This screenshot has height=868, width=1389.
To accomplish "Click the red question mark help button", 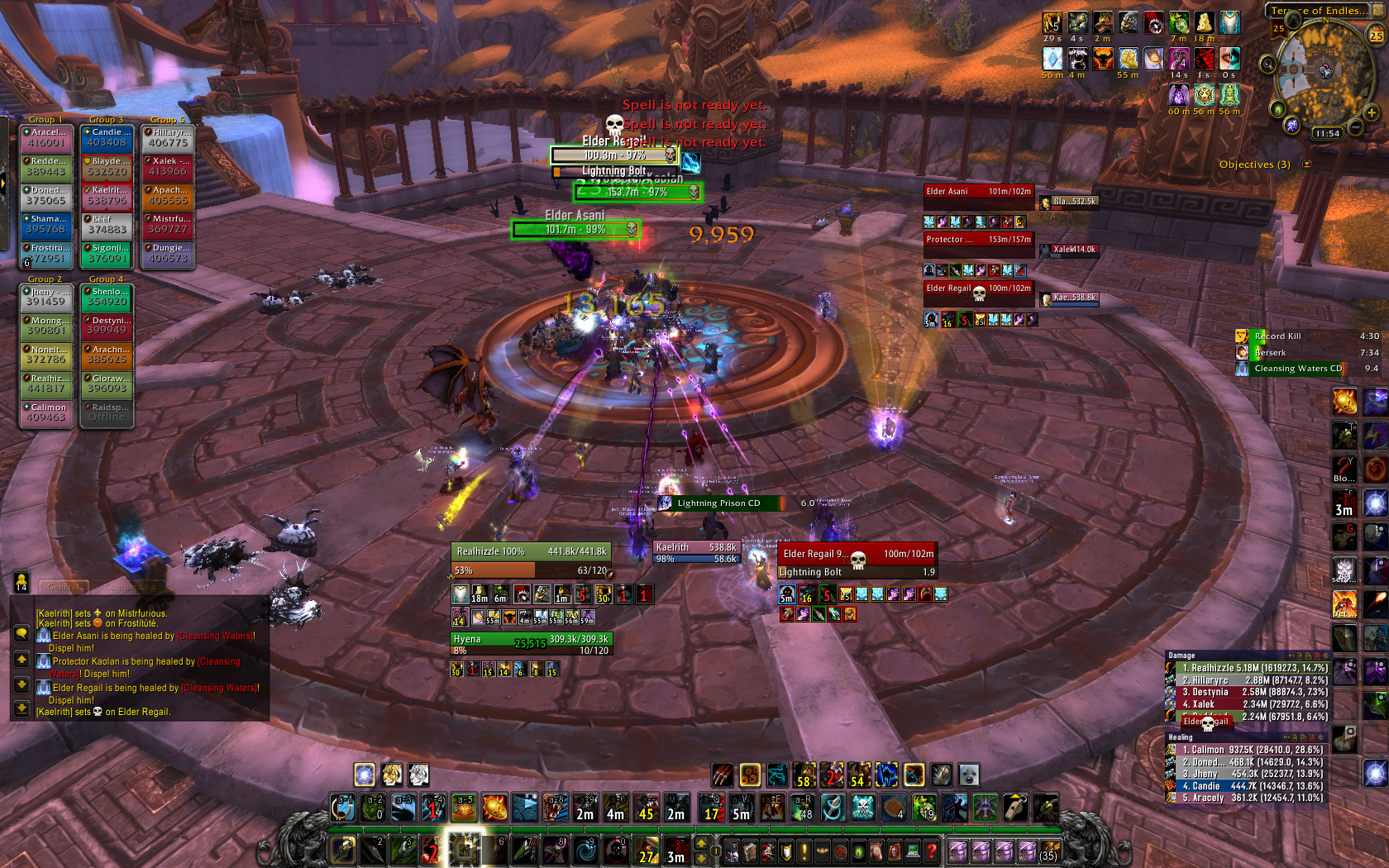I will pos(932,850).
